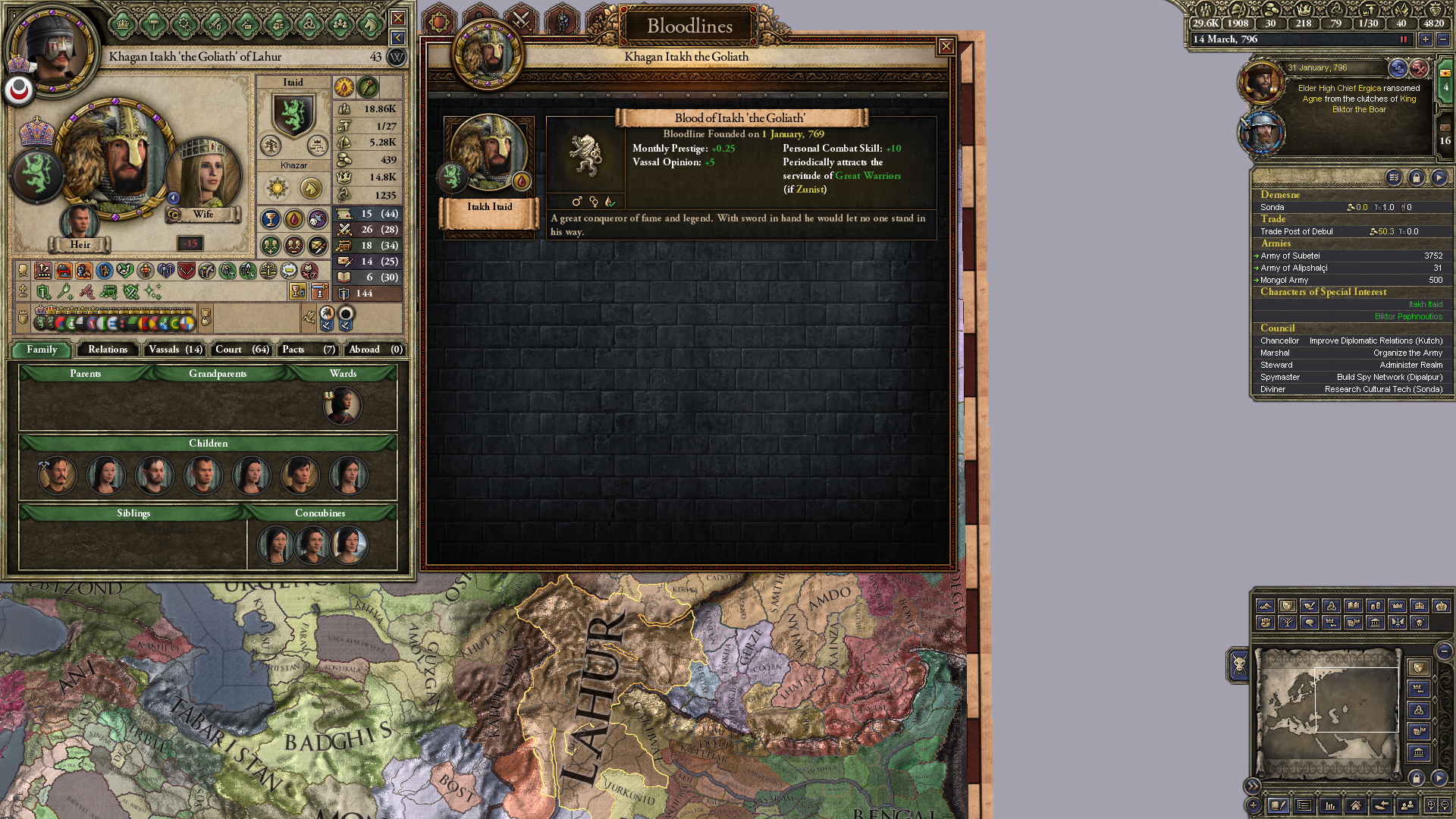The height and width of the screenshot is (819, 1456).
Task: Click Biktor Paphnoutios in special interest list
Action: click(1408, 317)
